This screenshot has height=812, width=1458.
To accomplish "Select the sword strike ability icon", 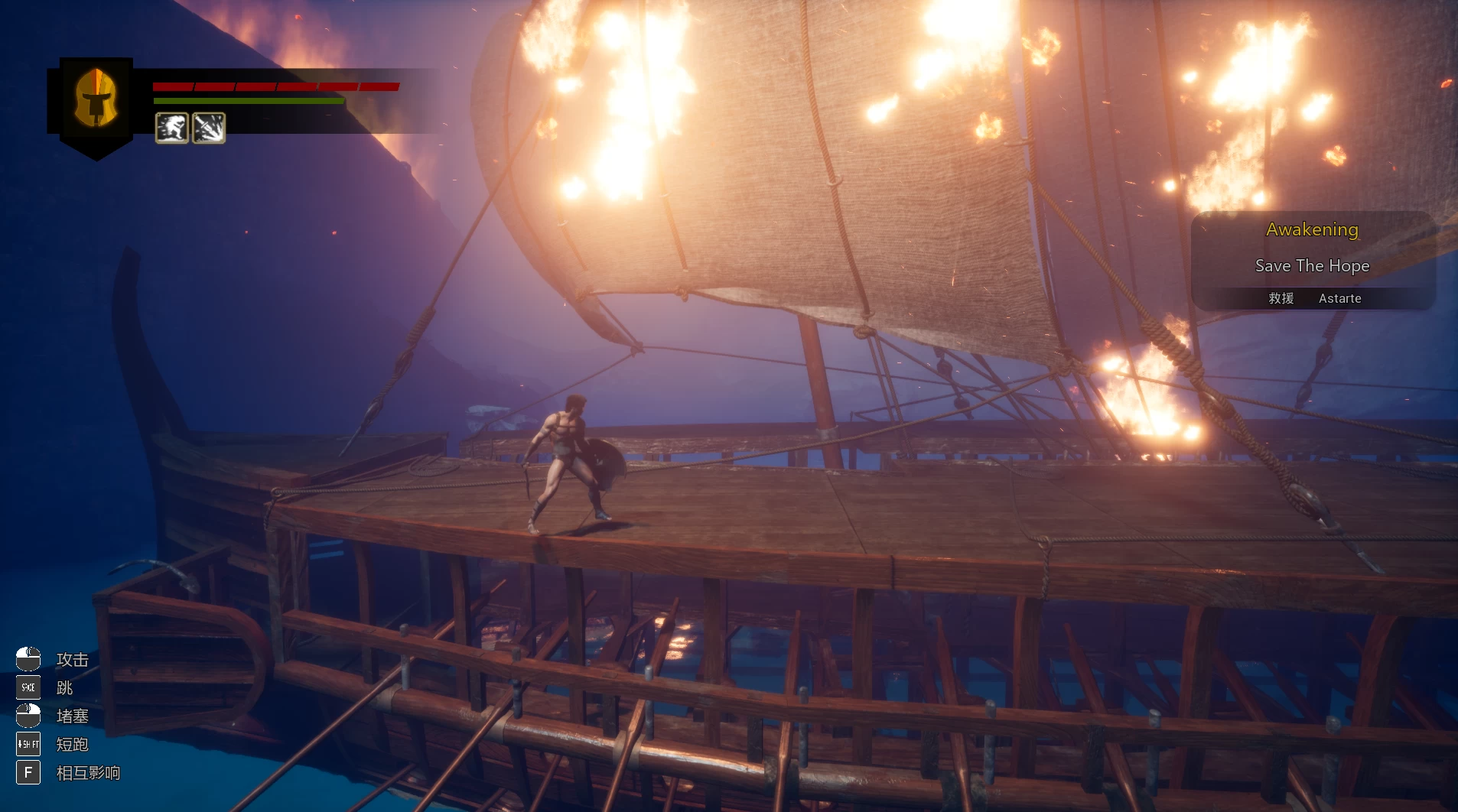I will [209, 128].
